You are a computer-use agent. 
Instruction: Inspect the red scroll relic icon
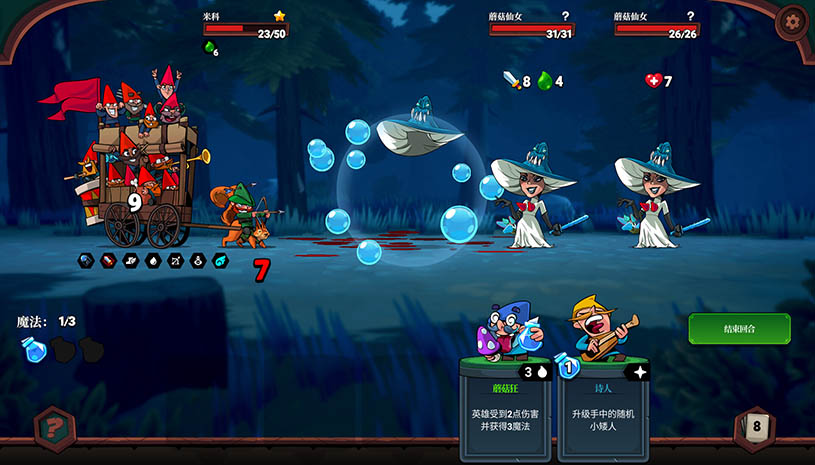coord(108,261)
